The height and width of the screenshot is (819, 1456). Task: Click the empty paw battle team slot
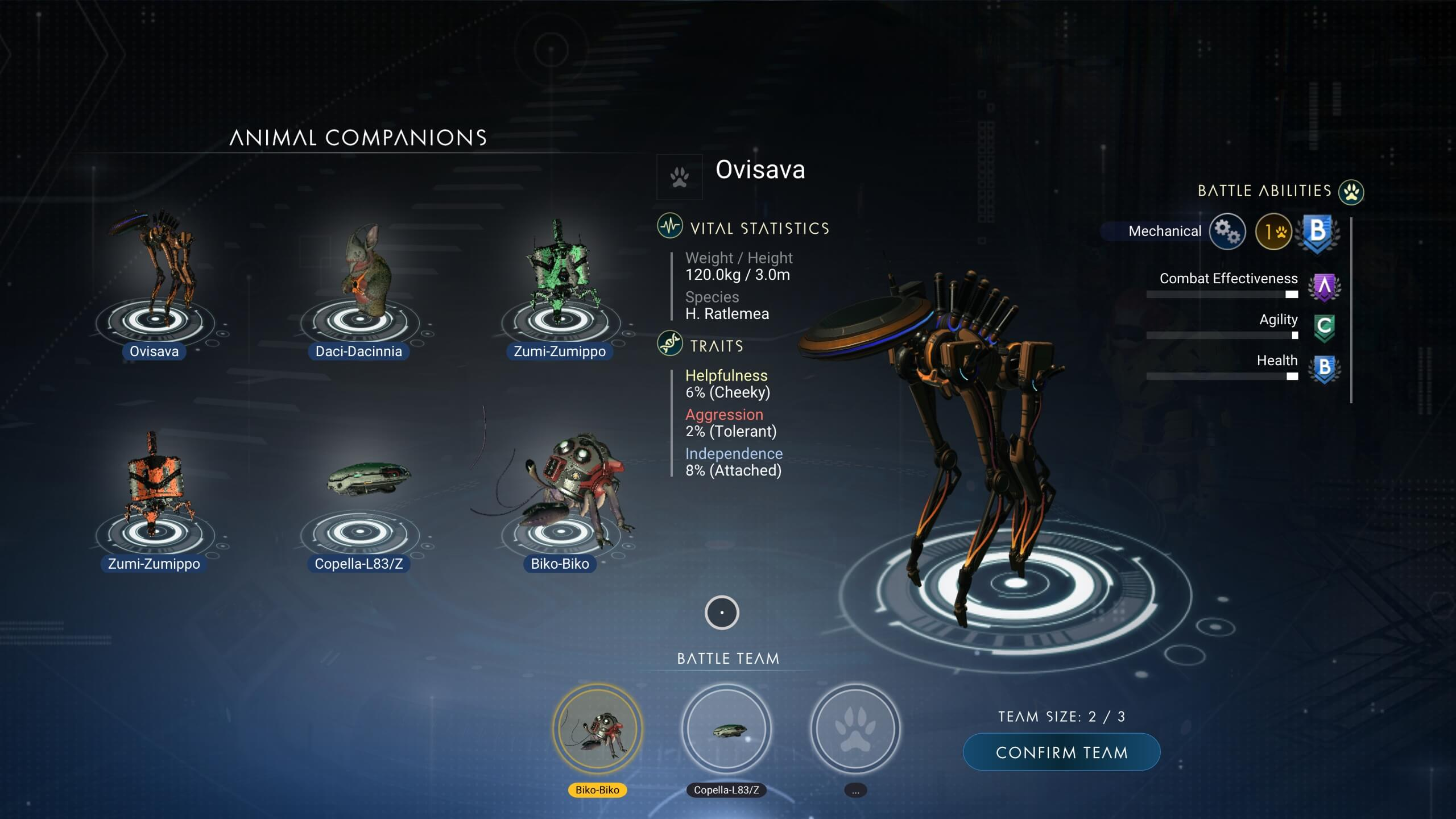coord(854,730)
